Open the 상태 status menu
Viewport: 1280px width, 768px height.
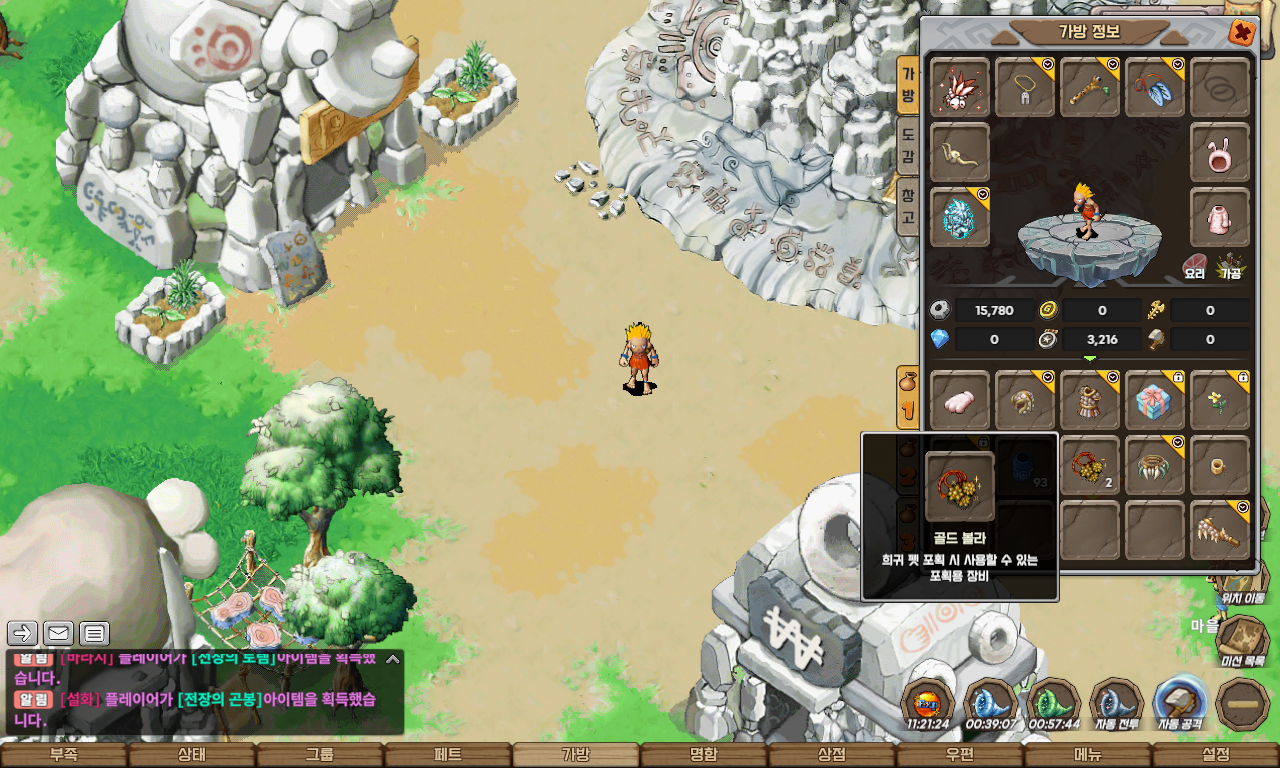click(192, 755)
